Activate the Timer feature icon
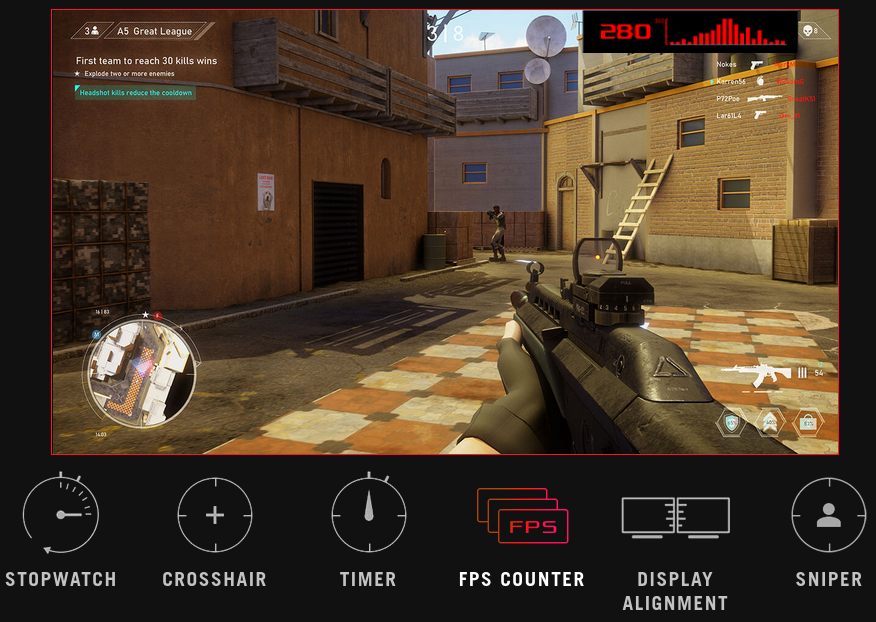This screenshot has height=622, width=876. (x=368, y=515)
